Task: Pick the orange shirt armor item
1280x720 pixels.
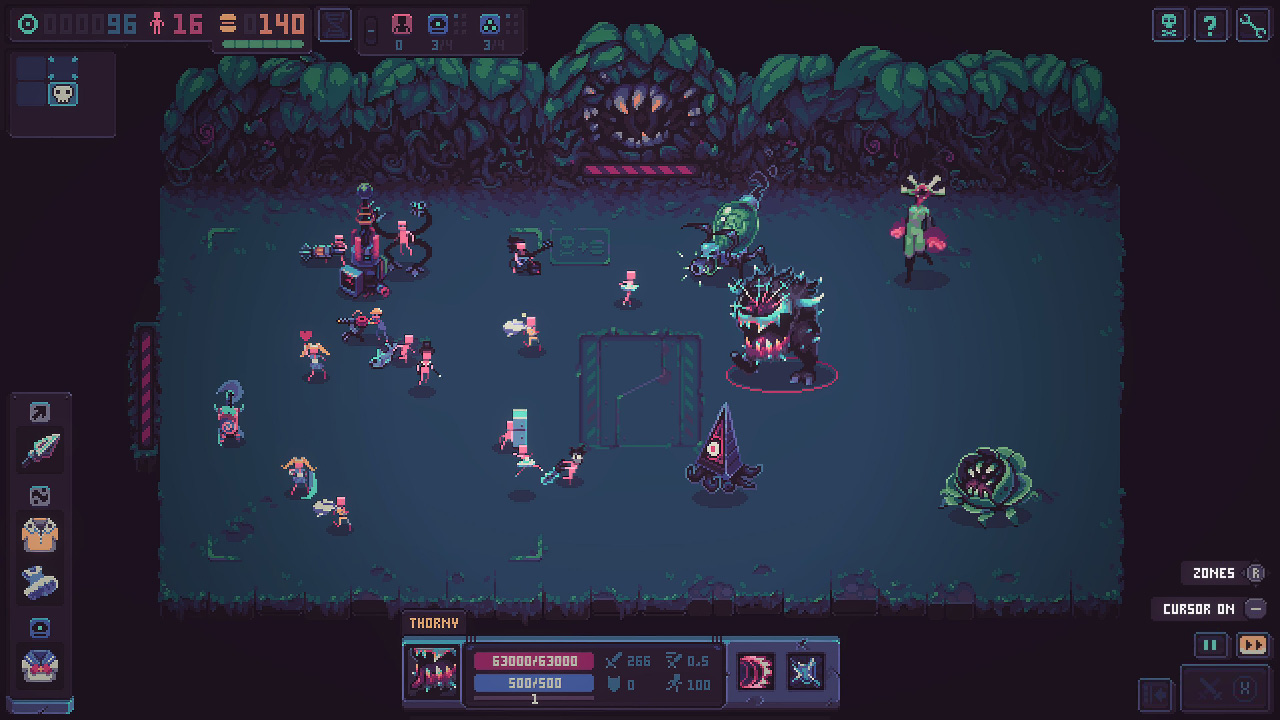Action: (x=40, y=534)
